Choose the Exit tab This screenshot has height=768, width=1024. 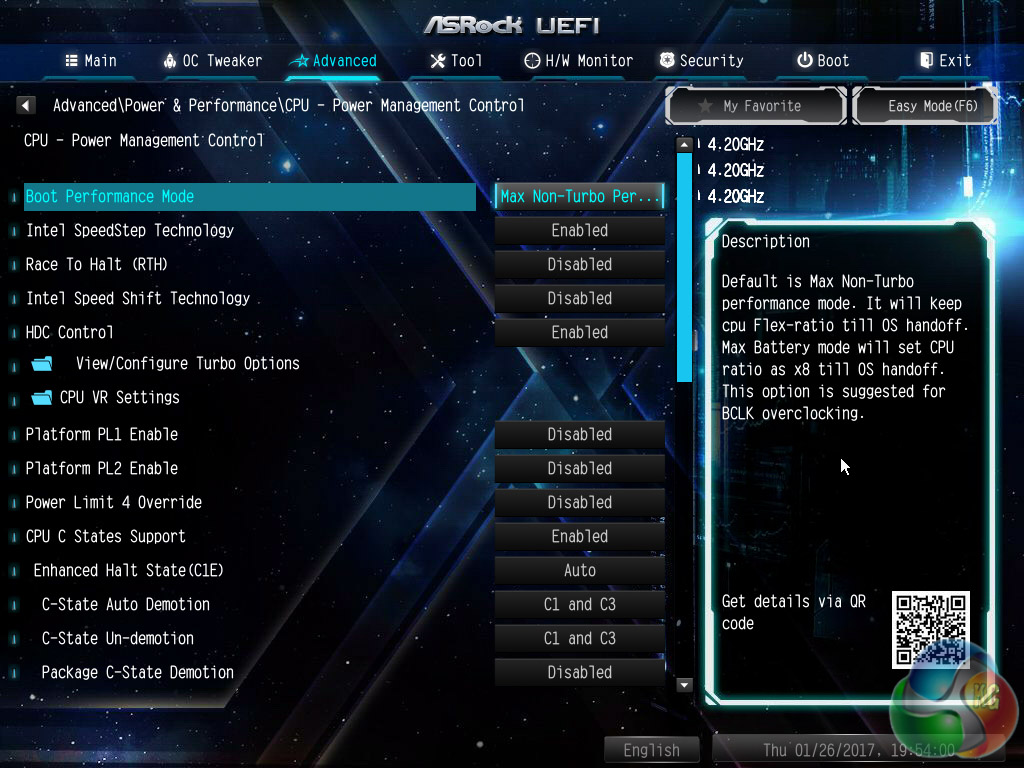(945, 61)
